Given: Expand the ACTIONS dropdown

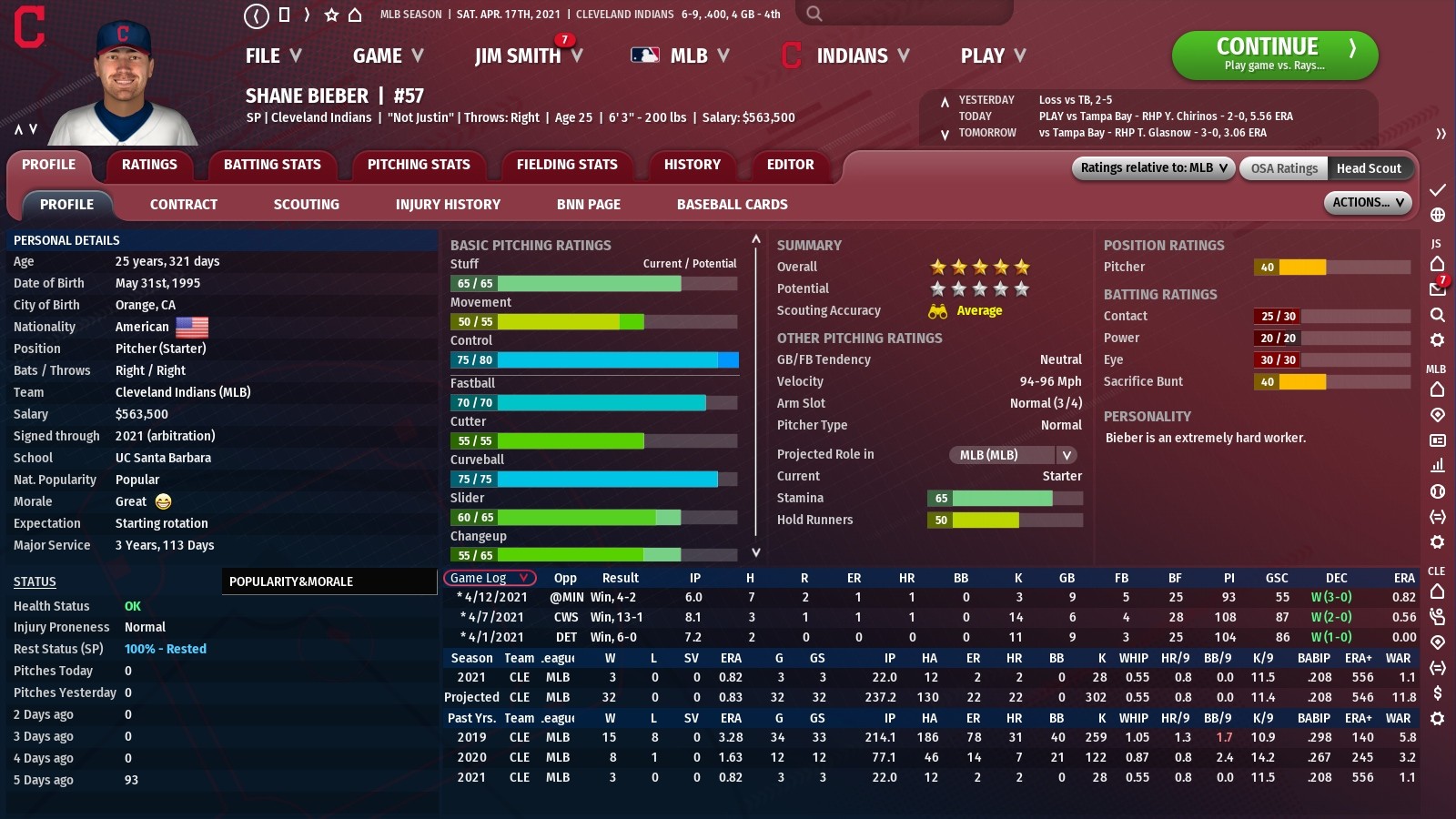Looking at the screenshot, I should (1367, 203).
